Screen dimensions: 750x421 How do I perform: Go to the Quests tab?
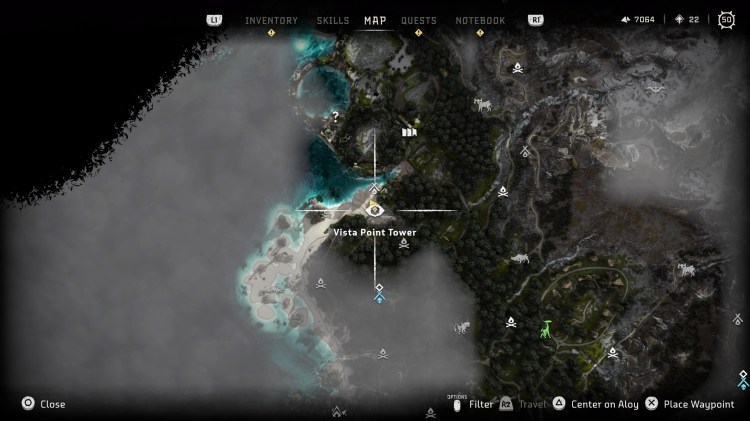(419, 20)
